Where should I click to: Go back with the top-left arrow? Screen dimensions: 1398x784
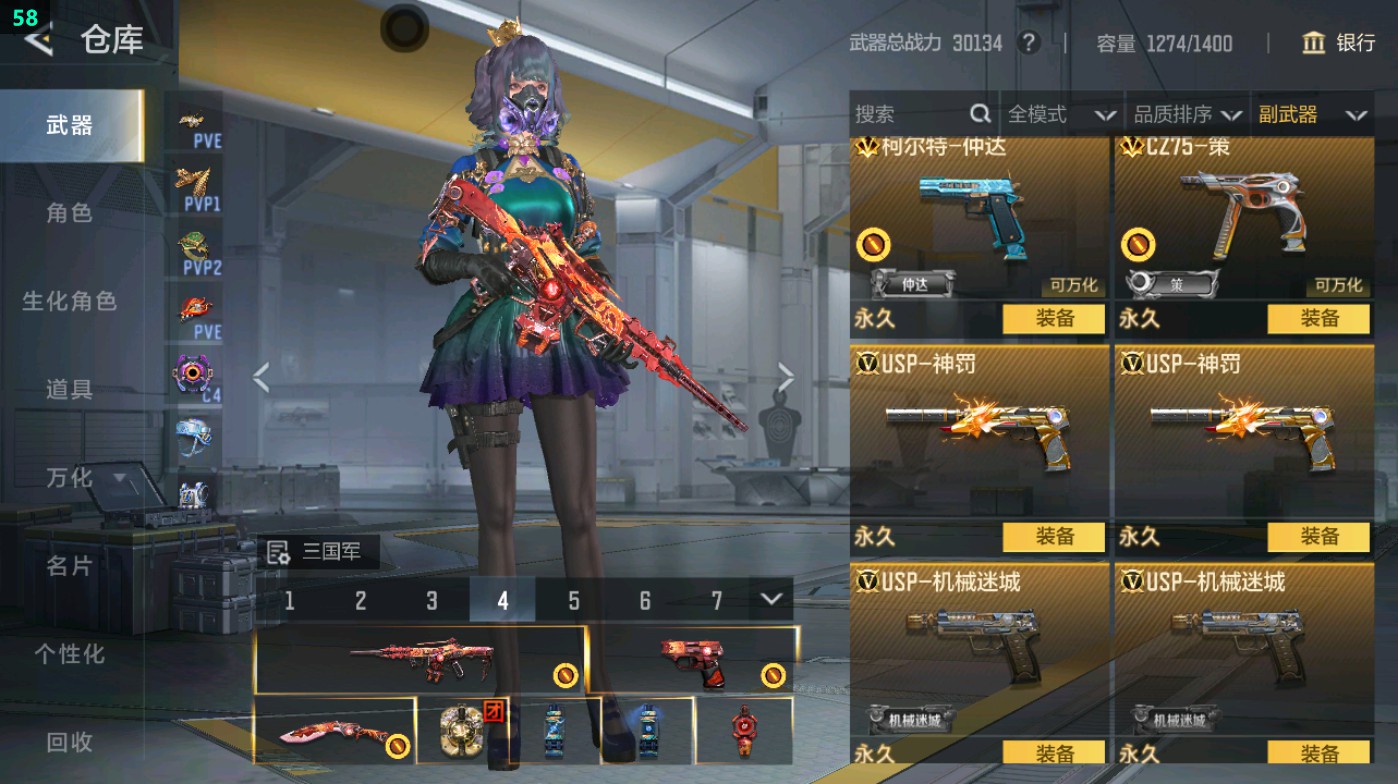coord(38,40)
